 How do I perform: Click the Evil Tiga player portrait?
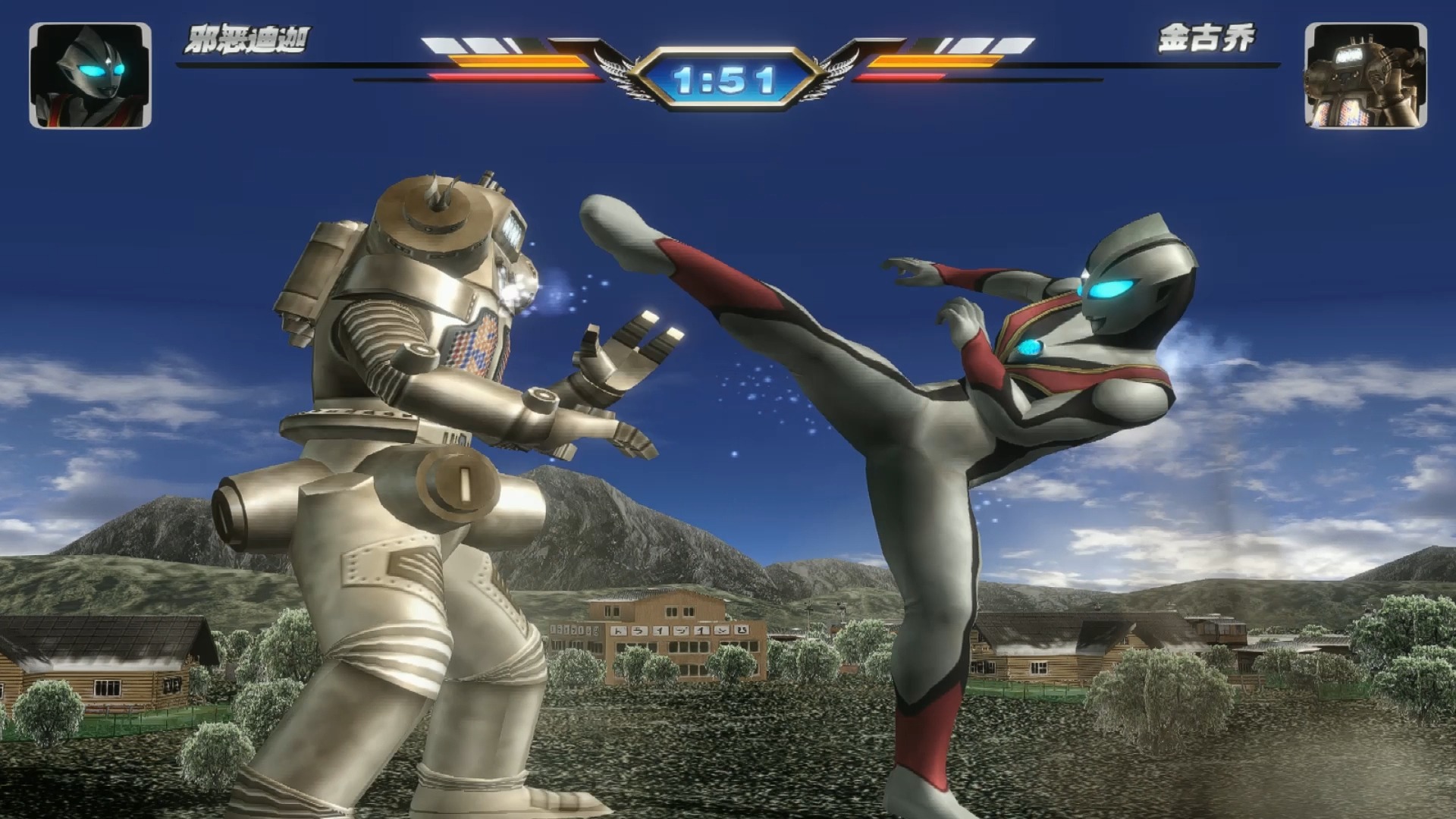click(90, 75)
